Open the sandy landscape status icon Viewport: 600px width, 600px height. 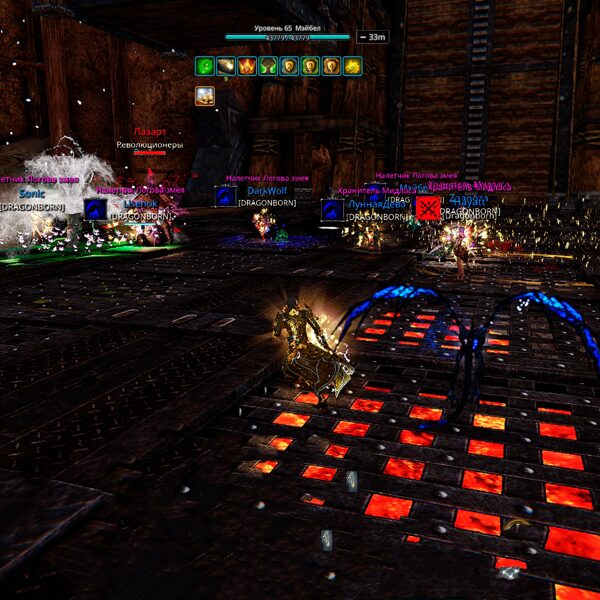pyautogui.click(x=205, y=96)
